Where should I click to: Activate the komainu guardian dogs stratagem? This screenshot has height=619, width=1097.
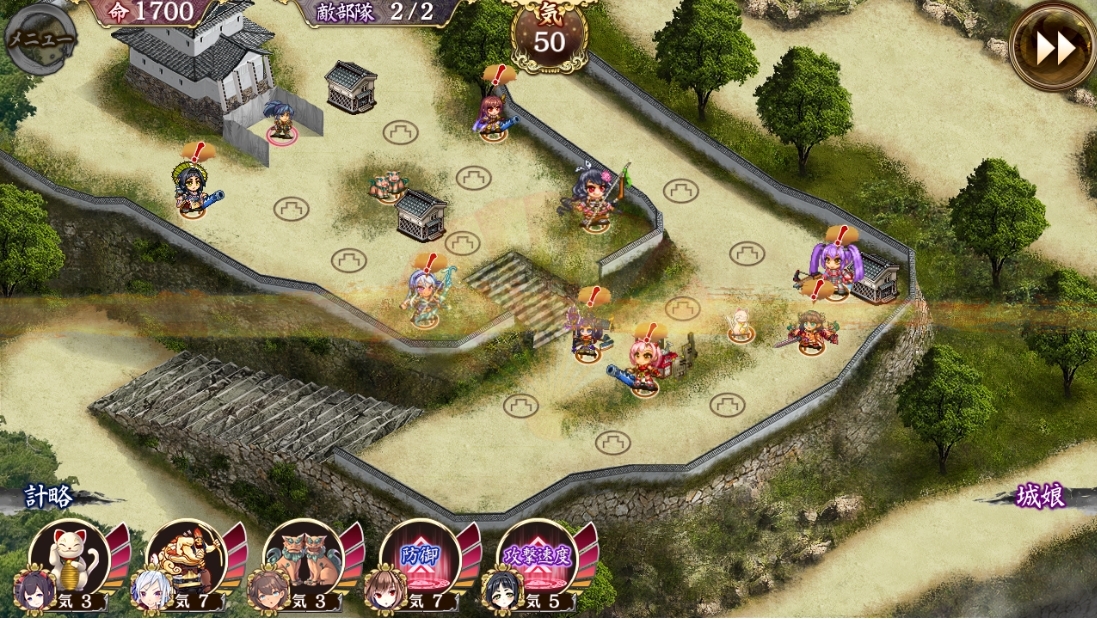tap(303, 559)
